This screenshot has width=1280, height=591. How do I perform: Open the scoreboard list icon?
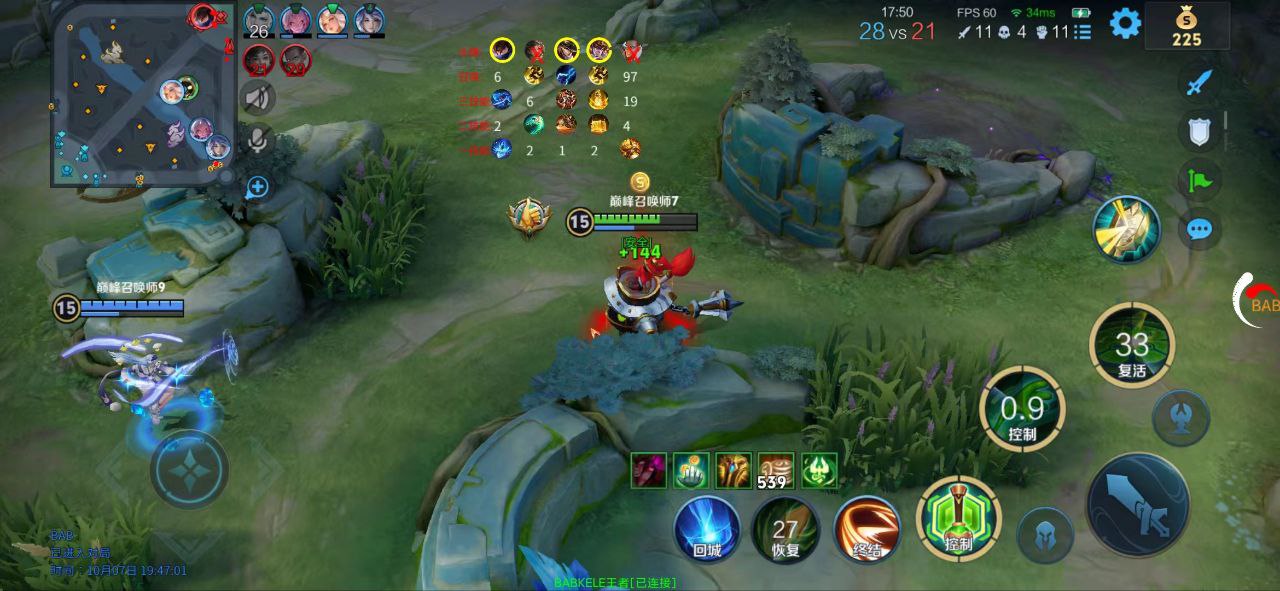(x=1083, y=32)
